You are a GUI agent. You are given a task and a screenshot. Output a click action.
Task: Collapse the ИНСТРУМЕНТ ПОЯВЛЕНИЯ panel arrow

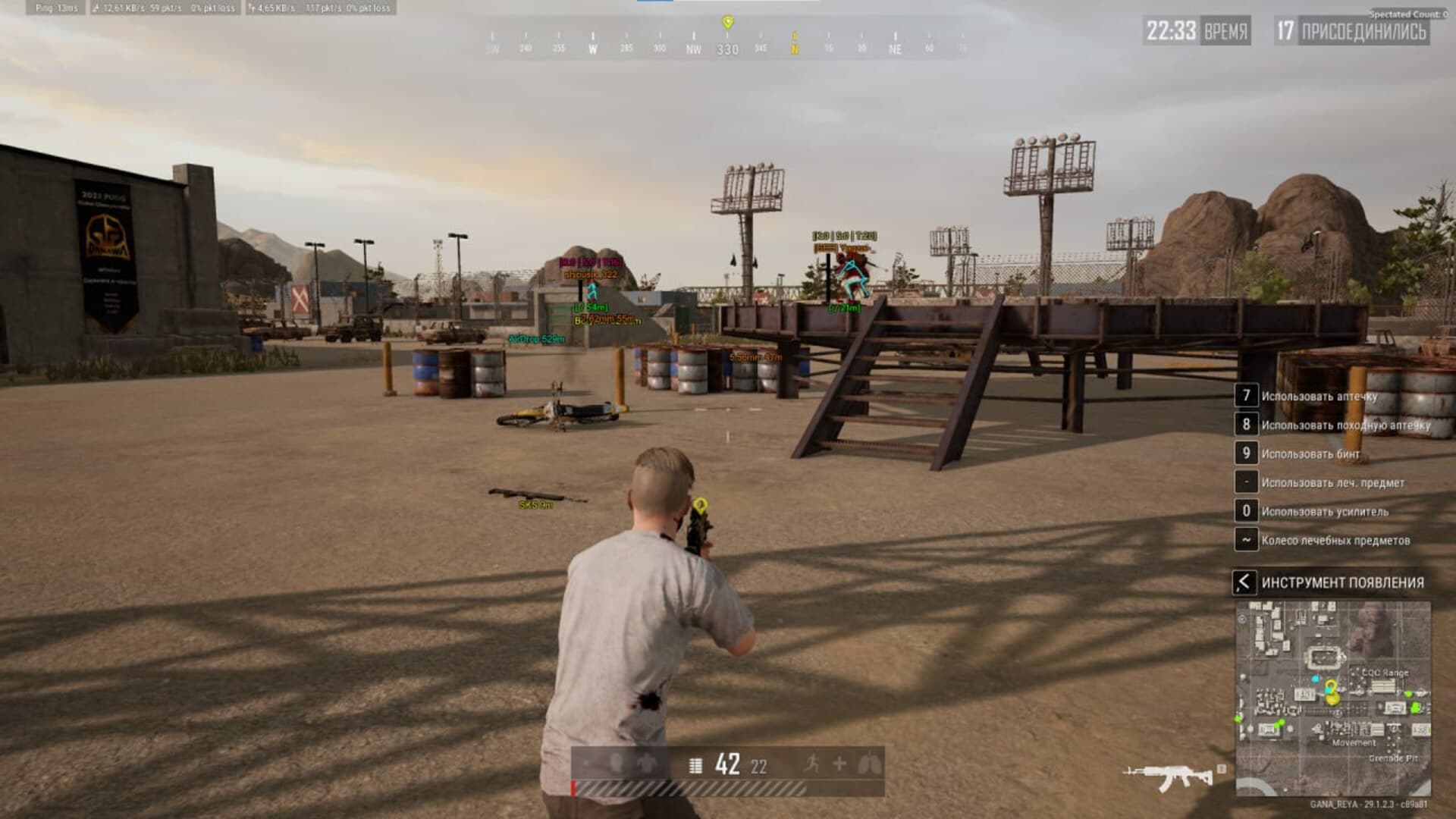[1245, 582]
